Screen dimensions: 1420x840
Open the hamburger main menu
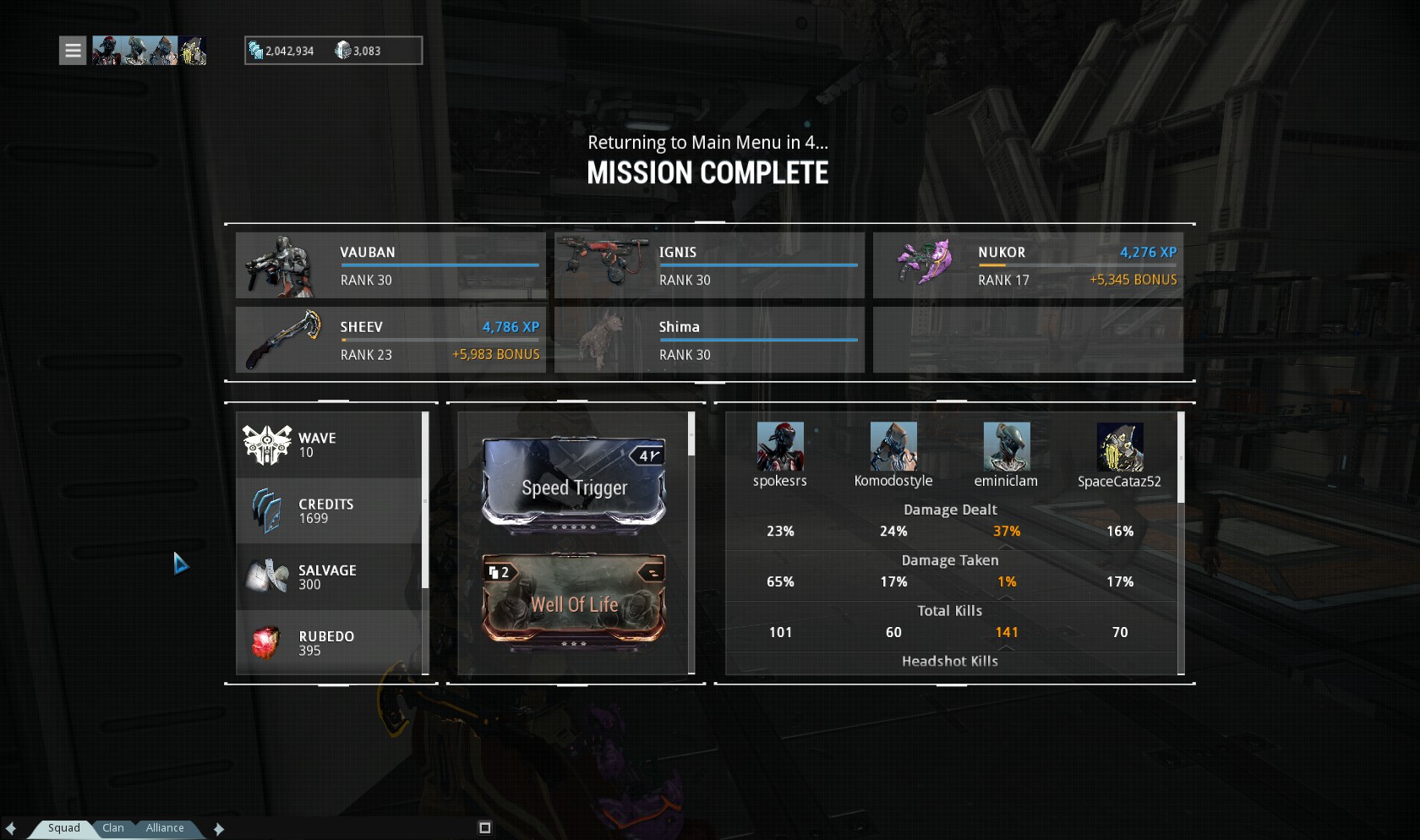73,51
